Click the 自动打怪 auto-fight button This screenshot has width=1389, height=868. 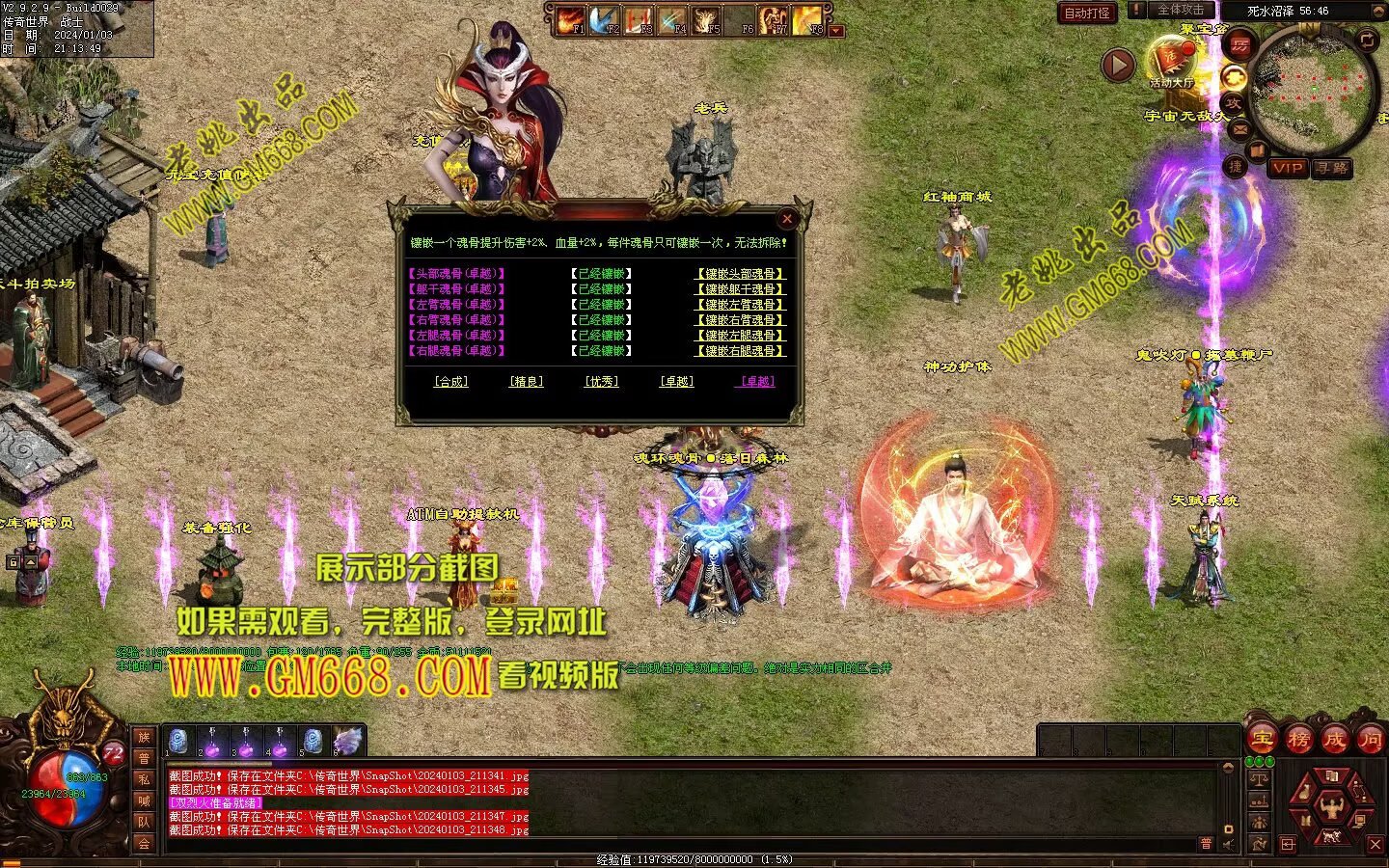[x=1087, y=13]
